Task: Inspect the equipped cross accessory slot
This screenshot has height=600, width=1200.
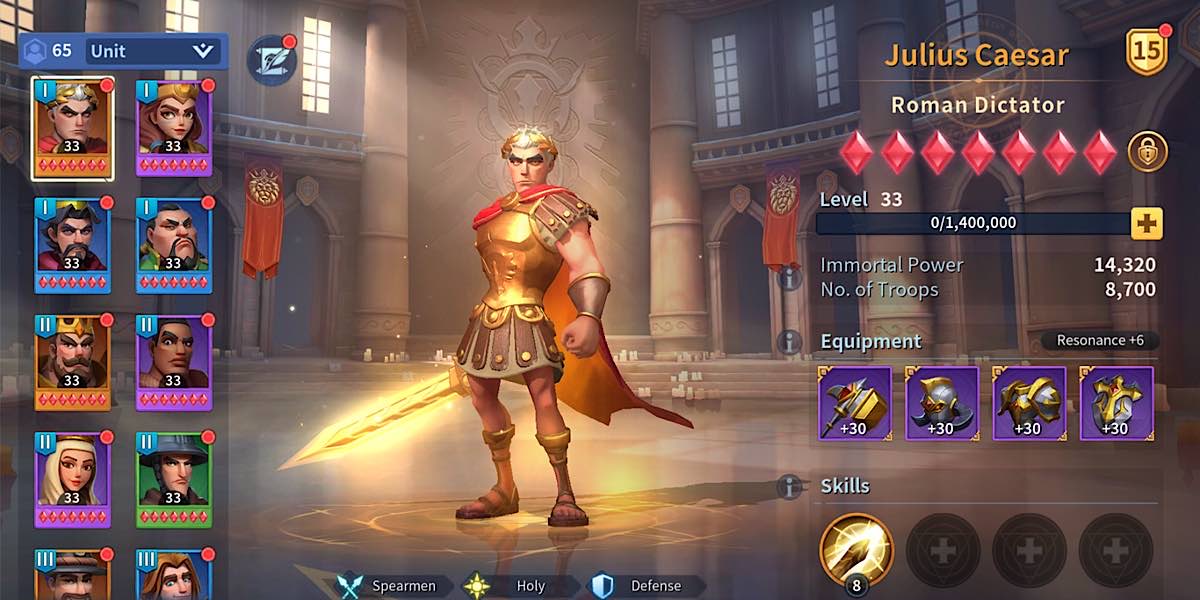Action: pos(1116,403)
